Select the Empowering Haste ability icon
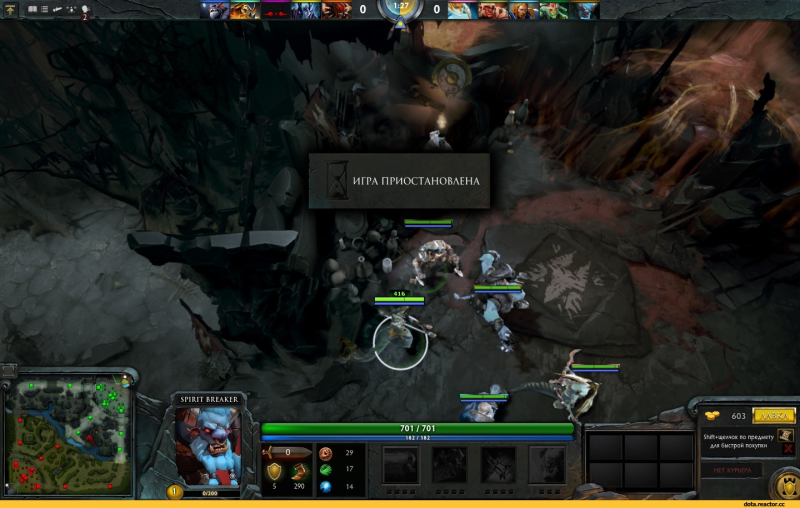The image size is (800, 508). coord(449,465)
